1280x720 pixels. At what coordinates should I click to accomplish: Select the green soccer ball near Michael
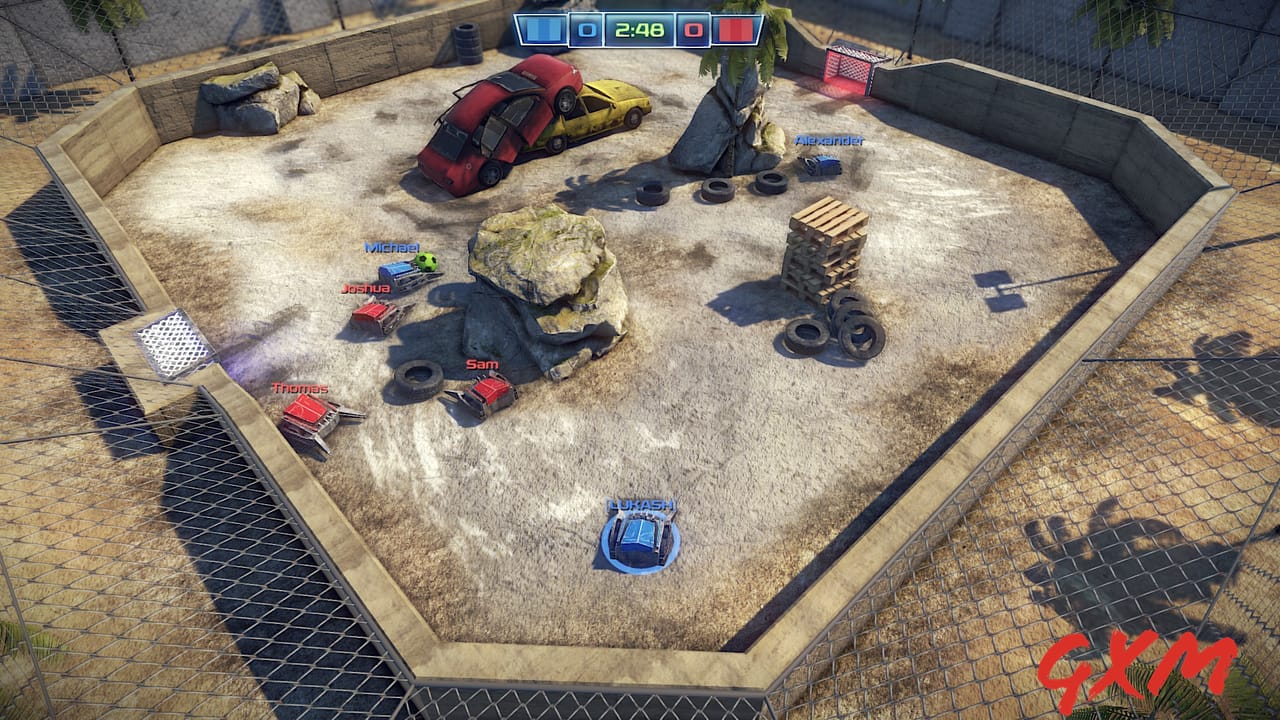tap(426, 261)
